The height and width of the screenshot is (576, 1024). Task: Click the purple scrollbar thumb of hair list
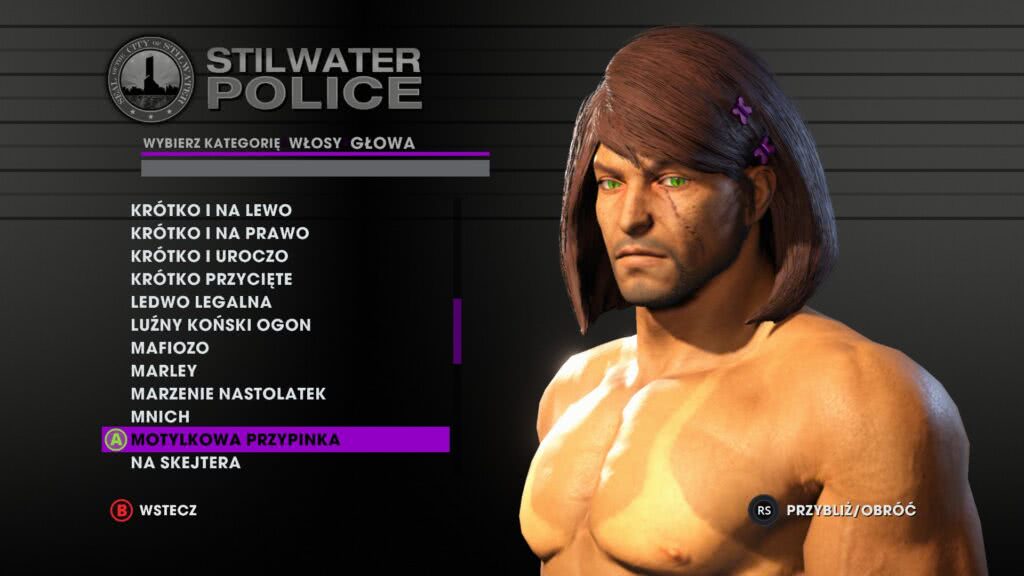point(457,330)
